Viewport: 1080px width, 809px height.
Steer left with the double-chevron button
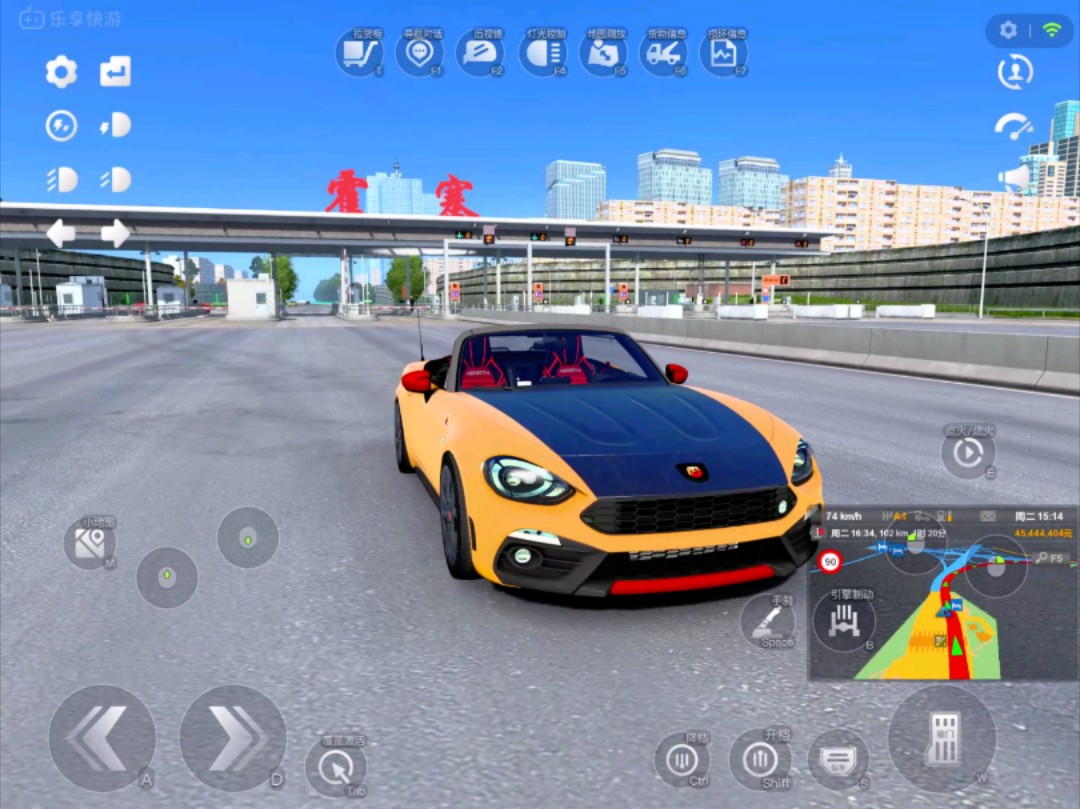[x=101, y=738]
